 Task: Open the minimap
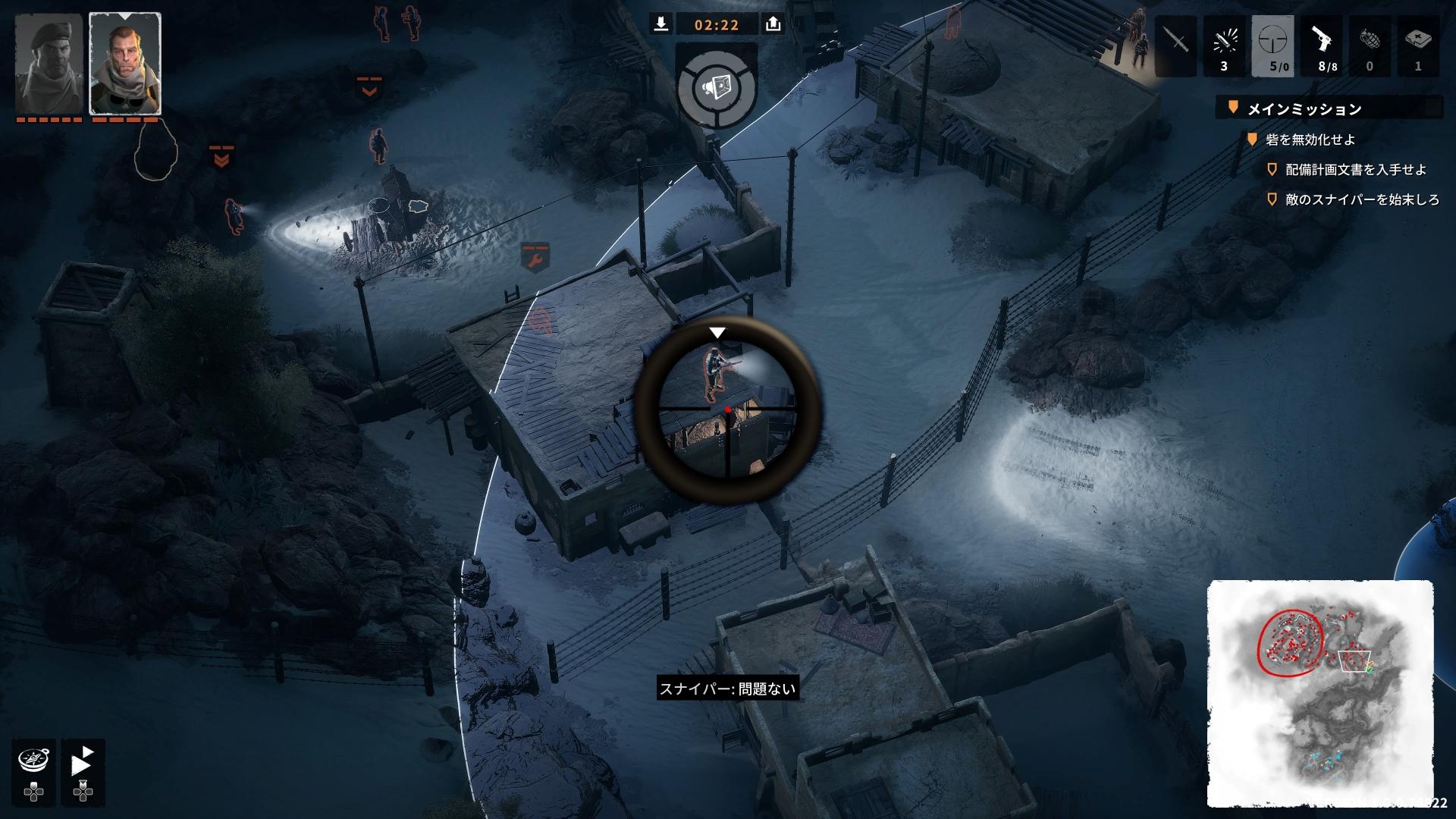[x=1320, y=693]
